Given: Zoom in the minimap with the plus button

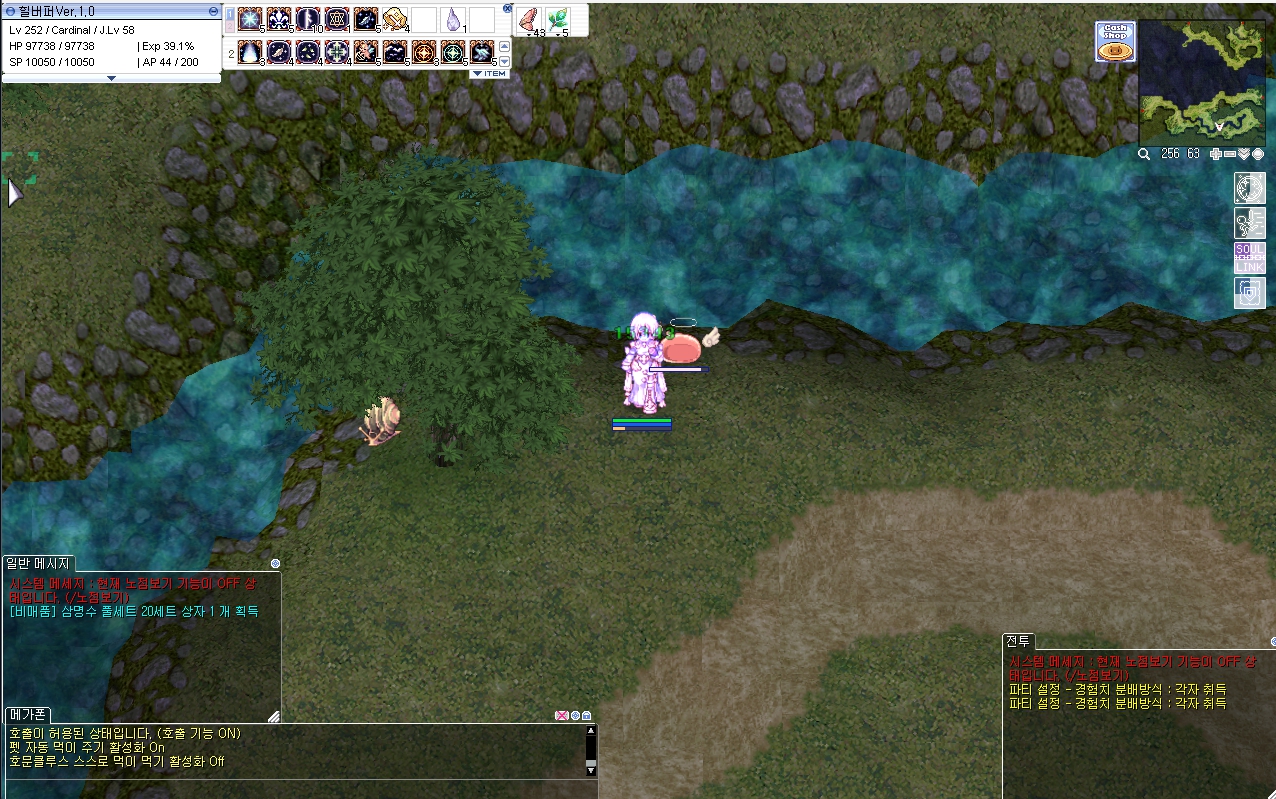Looking at the screenshot, I should pos(1216,154).
